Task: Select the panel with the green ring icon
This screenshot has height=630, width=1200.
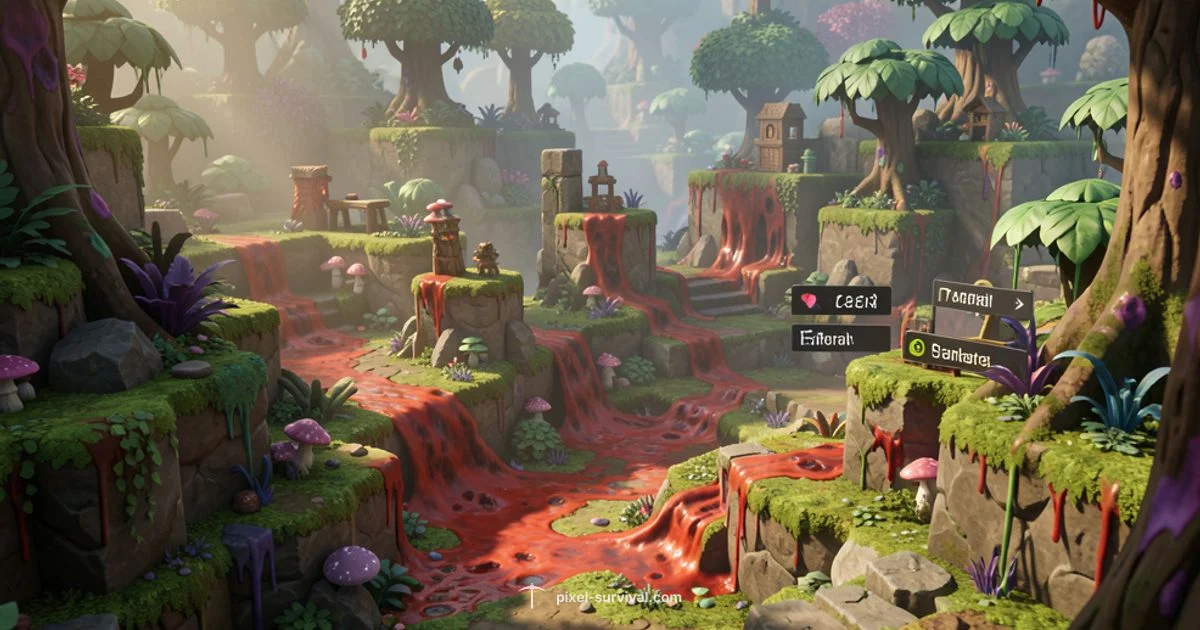Action: [x=963, y=352]
